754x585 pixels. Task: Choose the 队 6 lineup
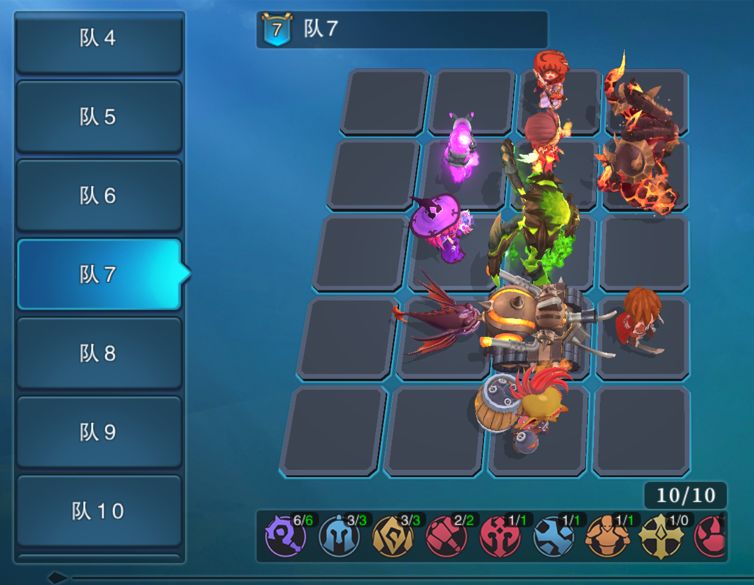coord(98,196)
